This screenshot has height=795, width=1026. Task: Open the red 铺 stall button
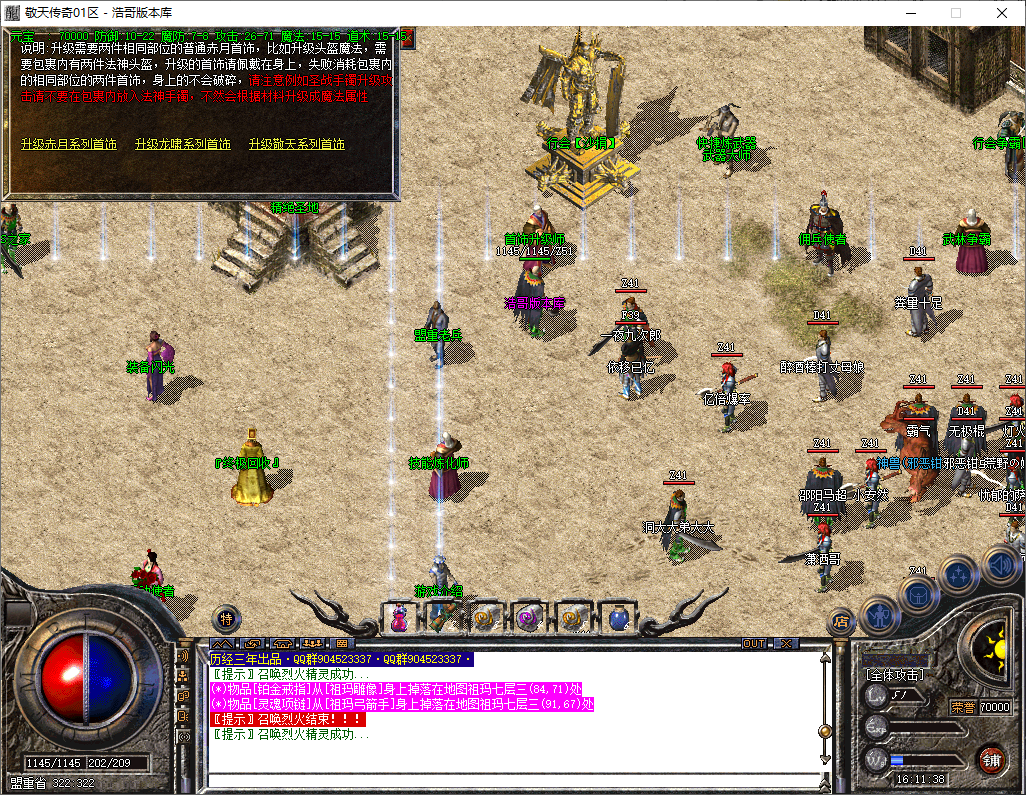992,758
